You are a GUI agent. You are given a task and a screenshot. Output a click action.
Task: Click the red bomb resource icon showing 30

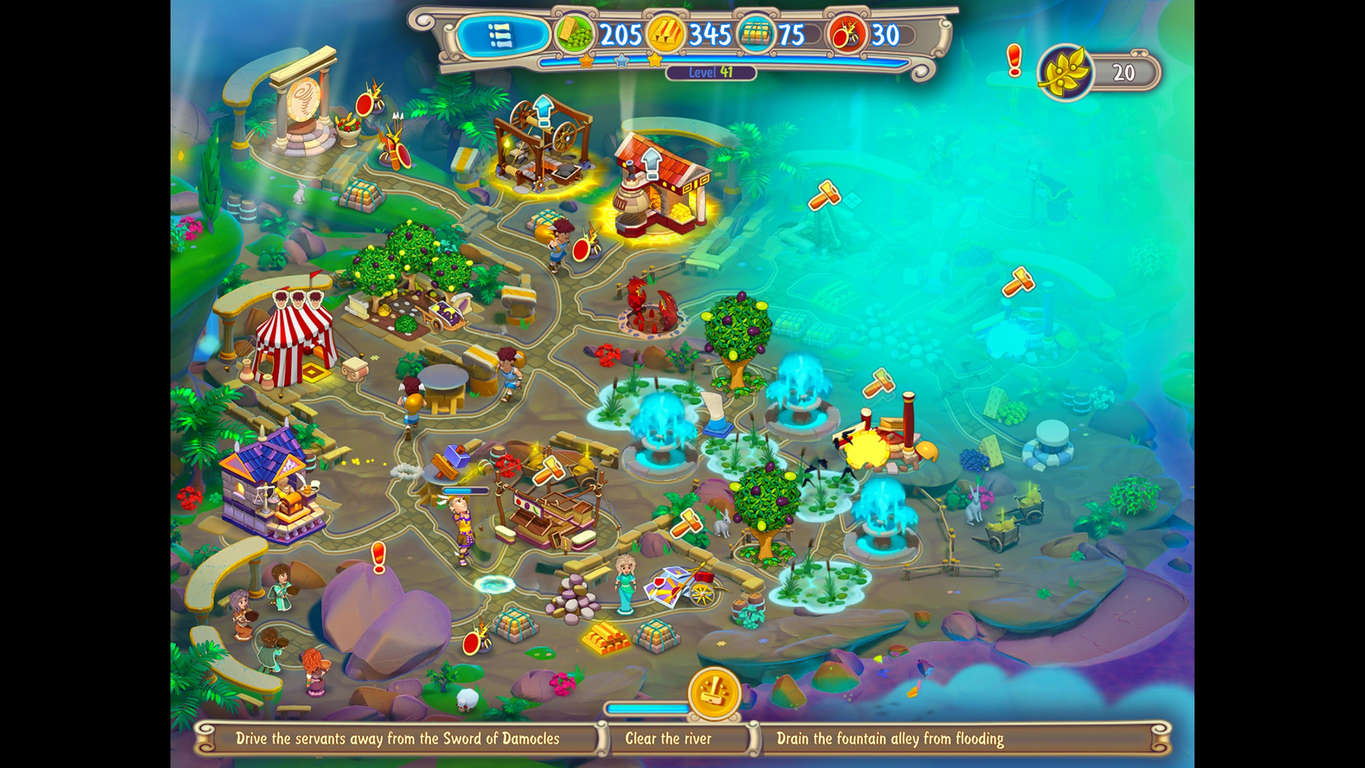(x=843, y=33)
